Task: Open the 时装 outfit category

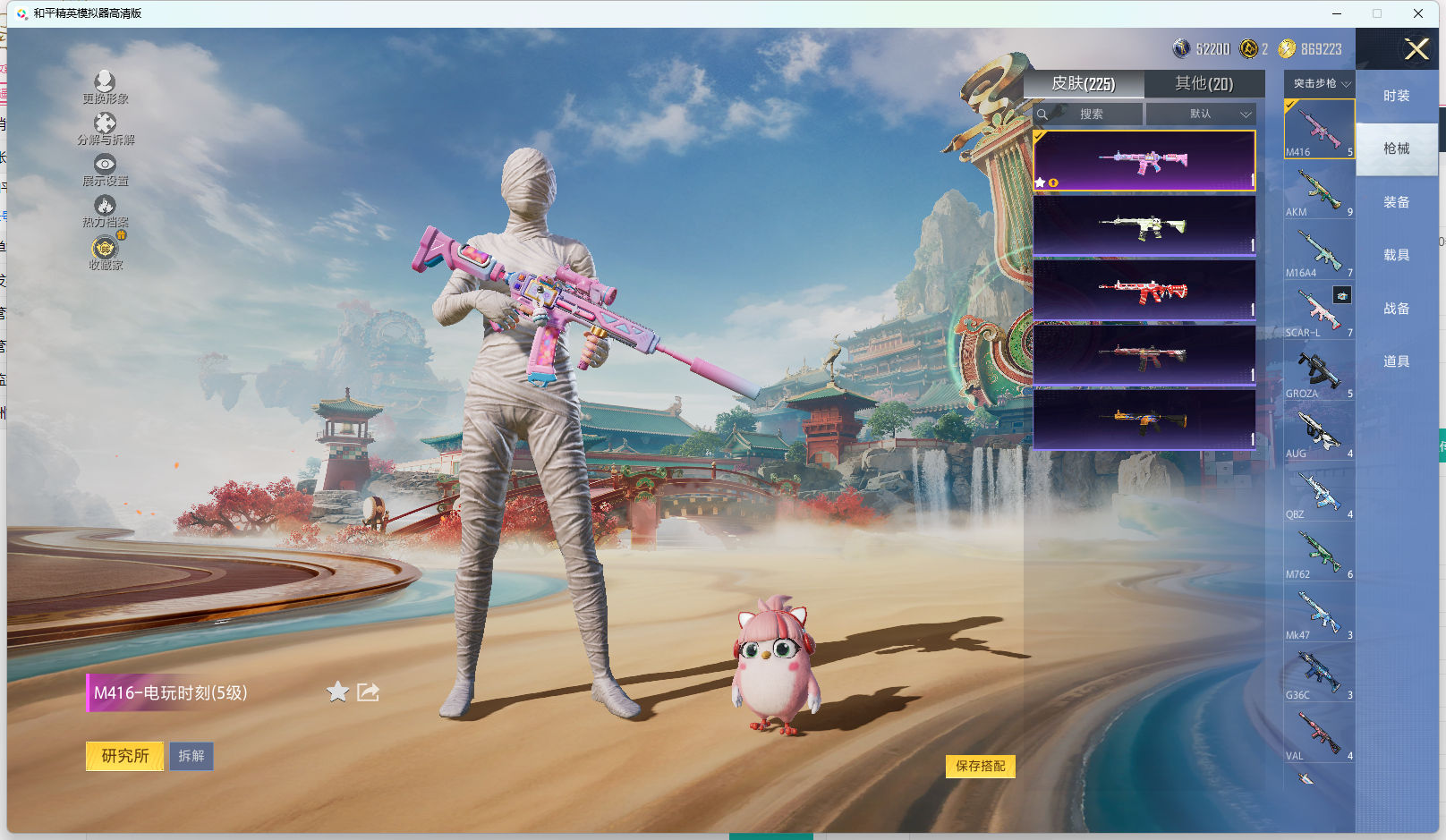Action: pos(1396,96)
